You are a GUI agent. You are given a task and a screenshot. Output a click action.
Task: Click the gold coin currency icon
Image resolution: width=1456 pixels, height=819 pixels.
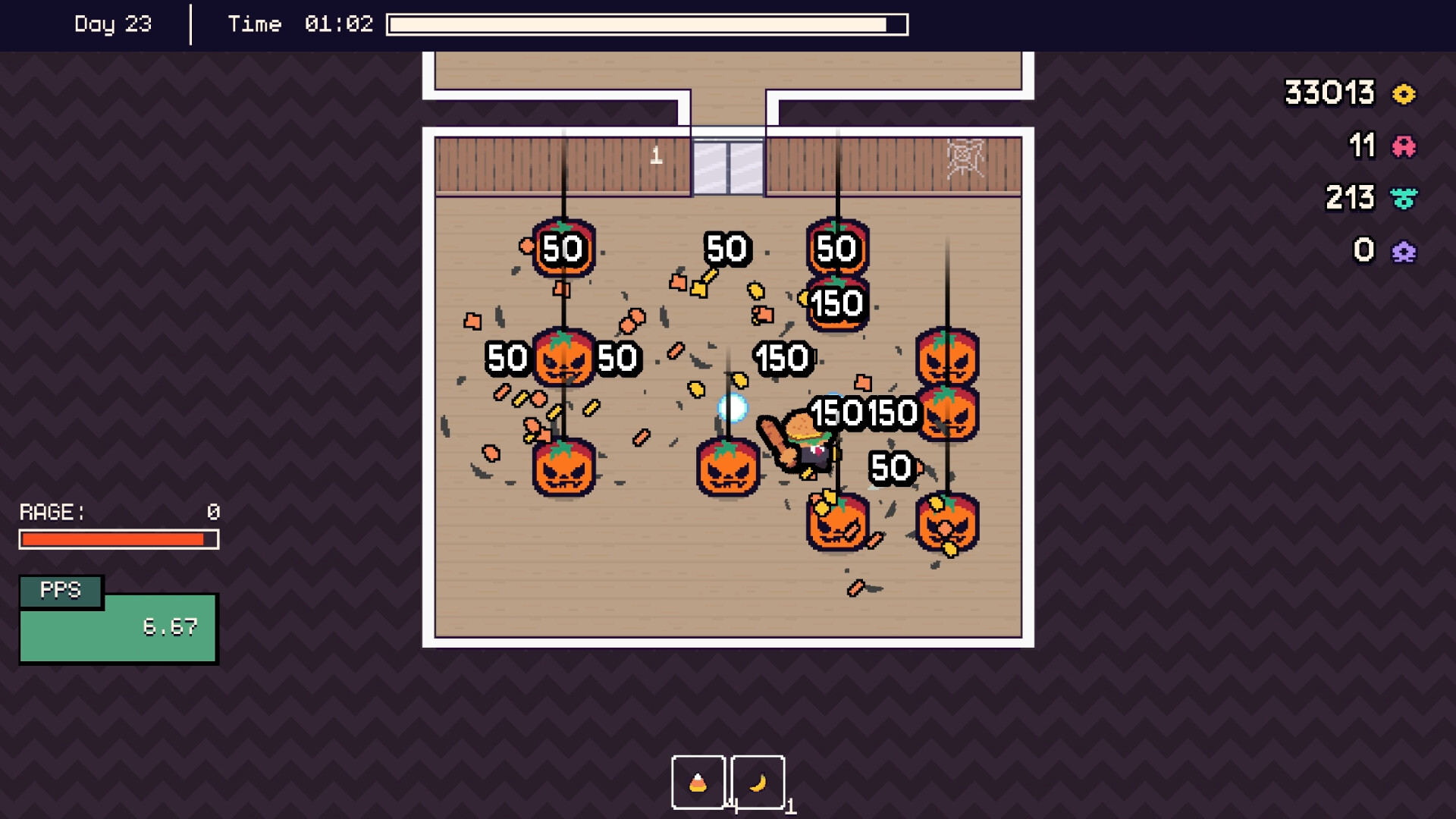1404,93
